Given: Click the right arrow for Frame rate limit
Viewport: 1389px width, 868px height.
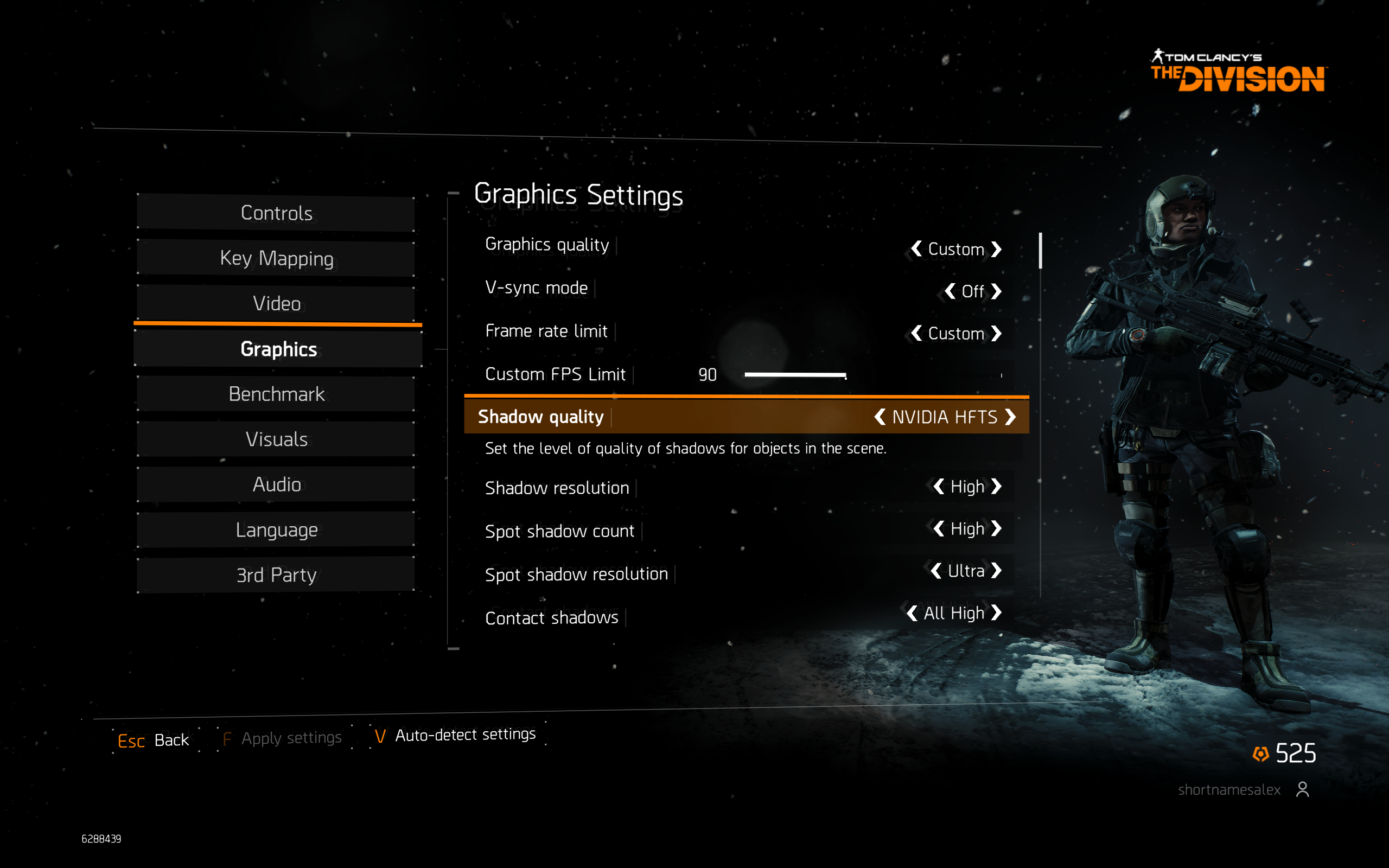Looking at the screenshot, I should tap(997, 334).
